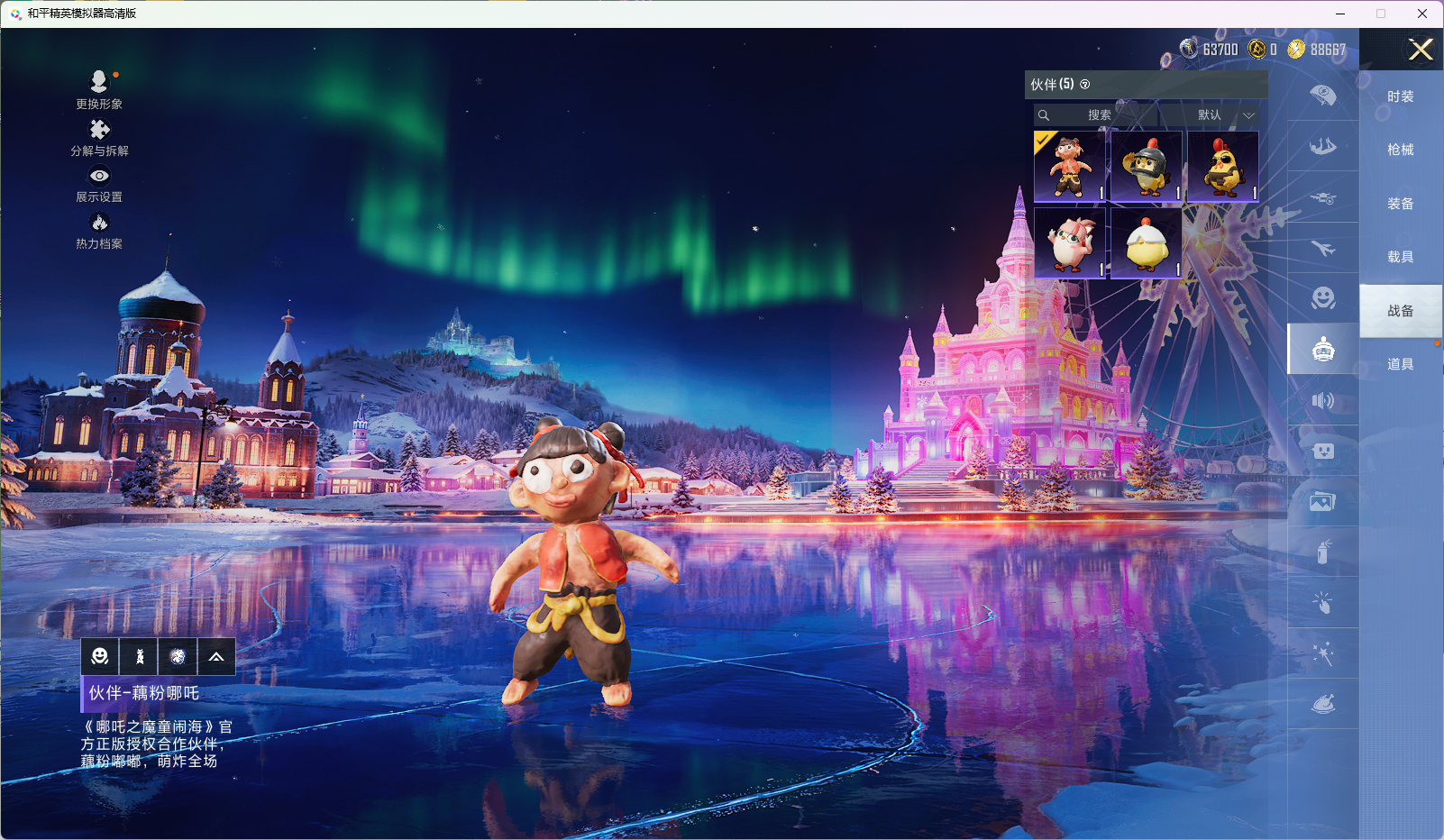Open 展示设置 display settings
The height and width of the screenshot is (840, 1444).
click(99, 183)
